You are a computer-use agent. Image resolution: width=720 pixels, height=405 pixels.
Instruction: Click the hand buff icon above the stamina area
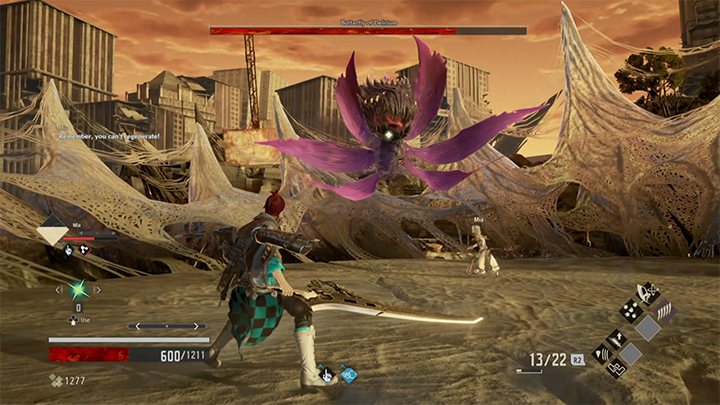(x=327, y=376)
